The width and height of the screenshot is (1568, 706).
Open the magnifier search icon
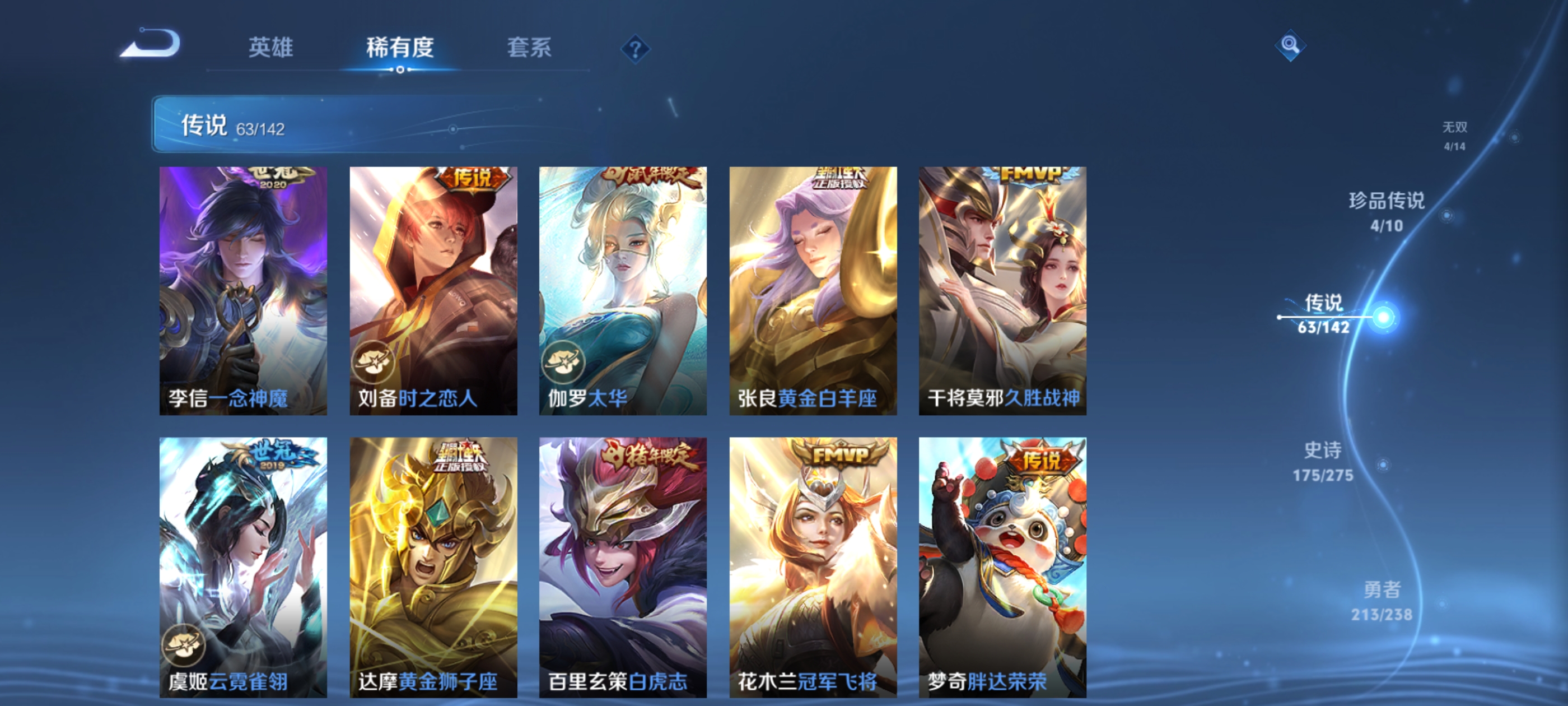pyautogui.click(x=1290, y=46)
